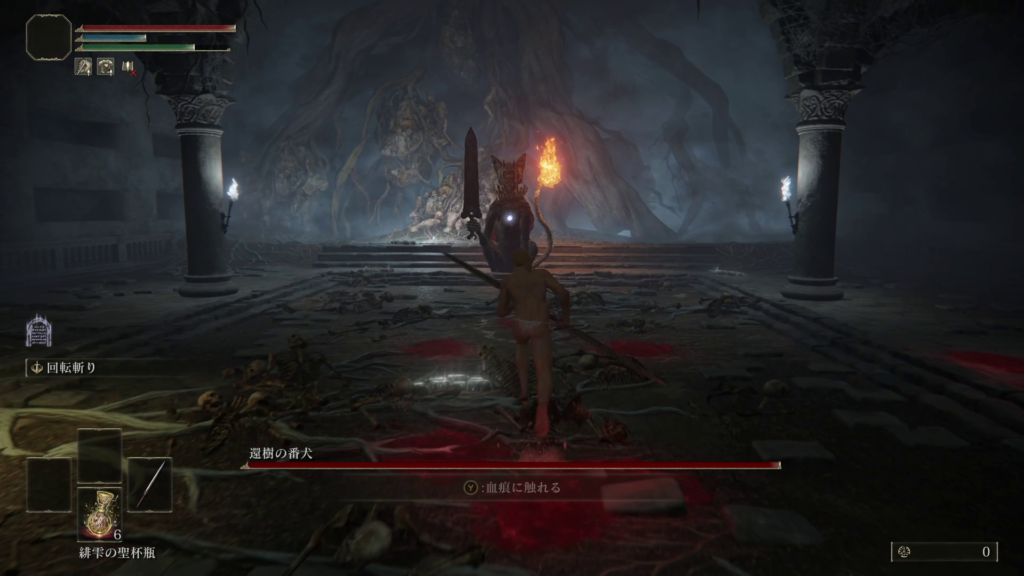Select the equipped spear weapon slot
Image resolution: width=1024 pixels, height=576 pixels.
[149, 485]
